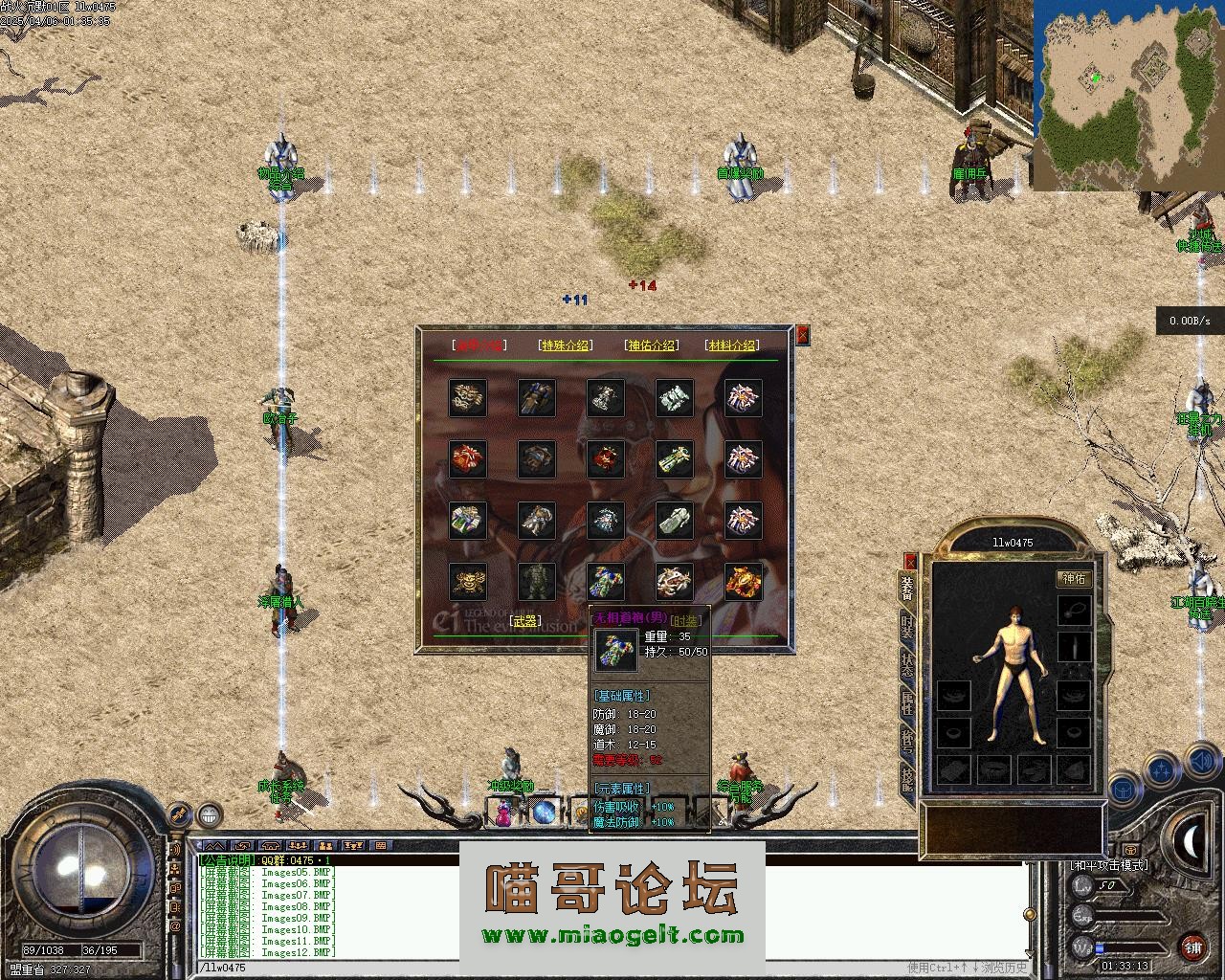Close the item introduction dialog
The height and width of the screenshot is (980, 1225).
[803, 334]
